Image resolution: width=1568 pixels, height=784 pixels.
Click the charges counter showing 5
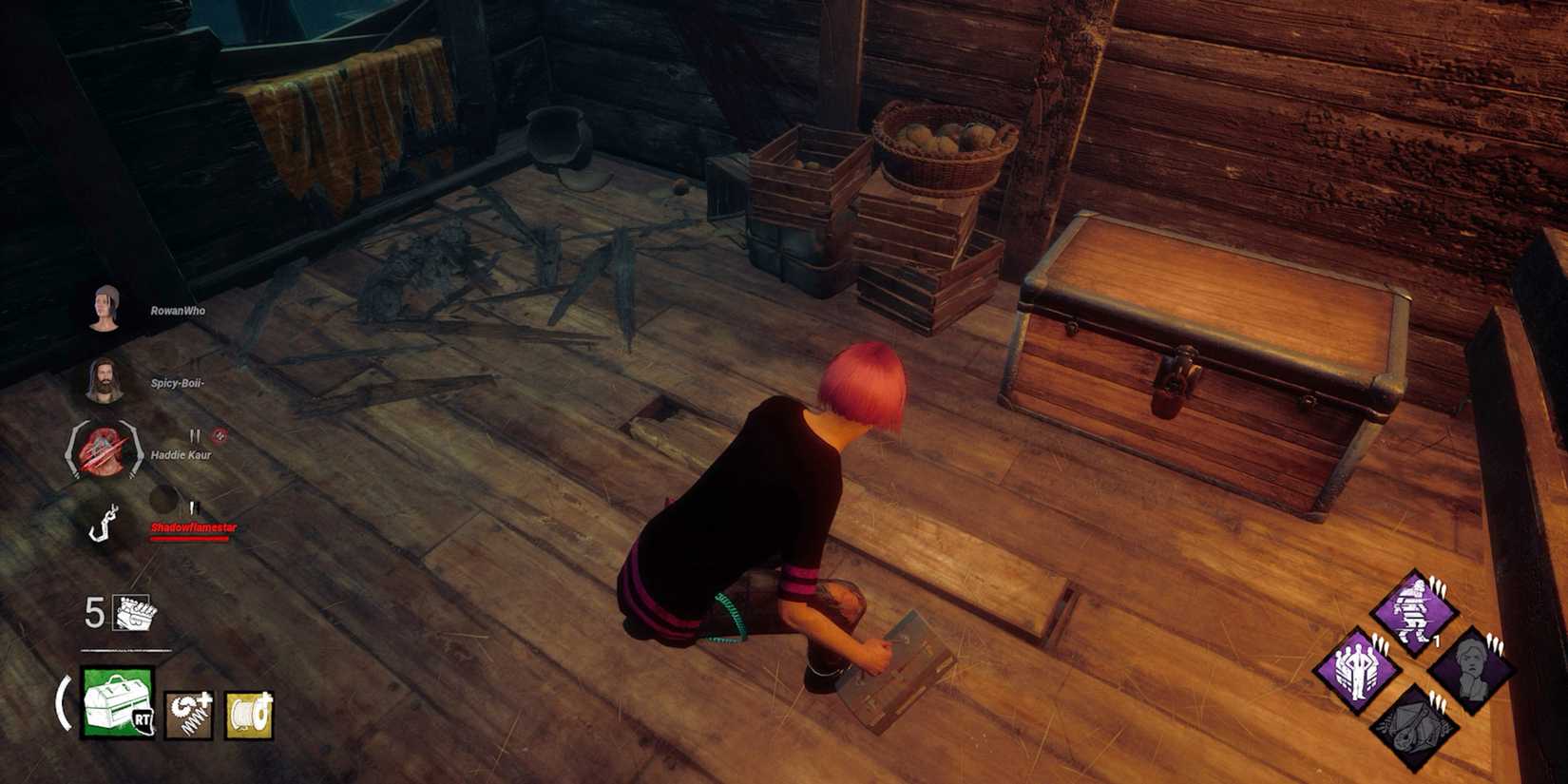[95, 613]
